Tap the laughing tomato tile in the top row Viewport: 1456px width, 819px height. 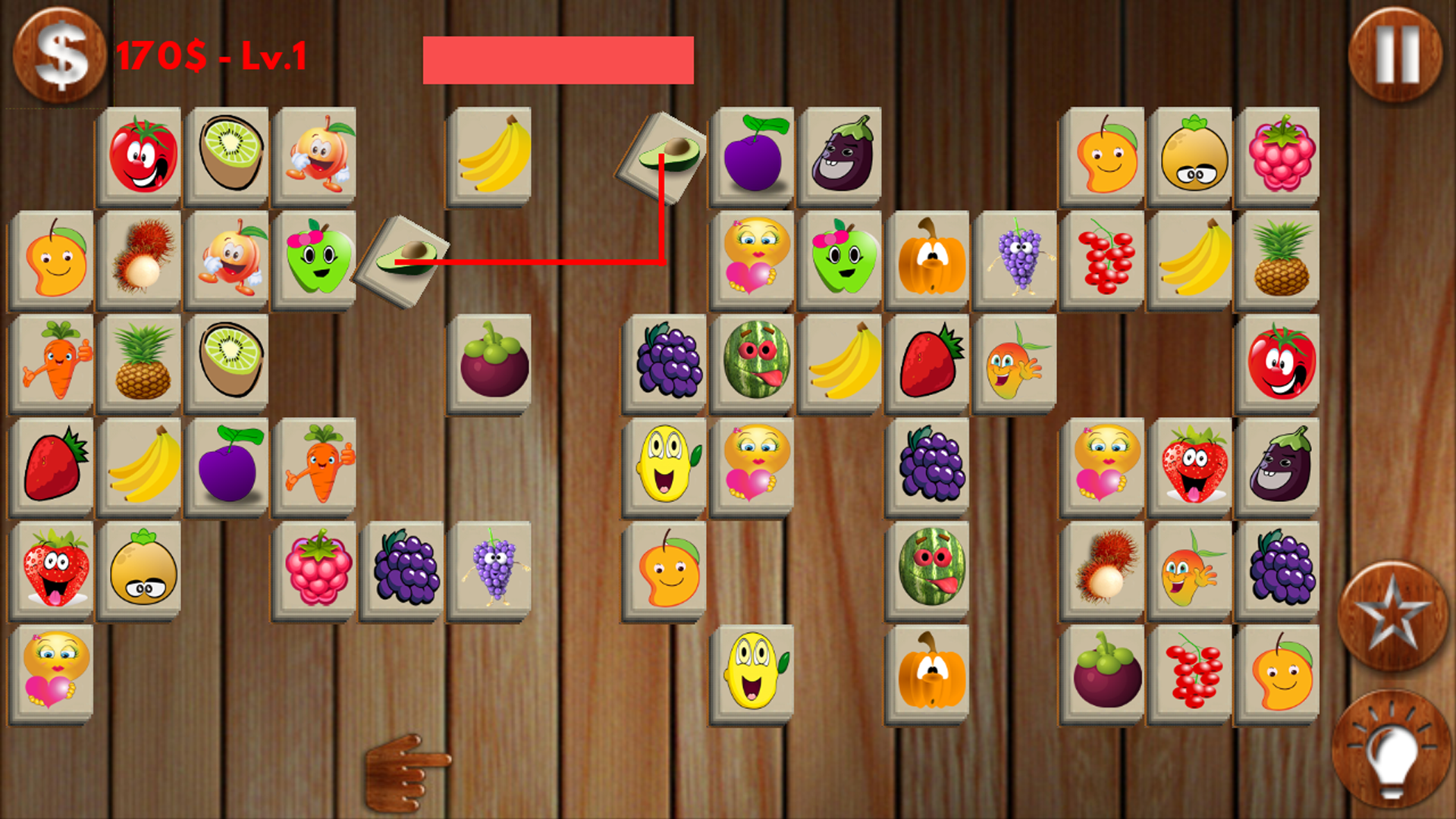(141, 155)
